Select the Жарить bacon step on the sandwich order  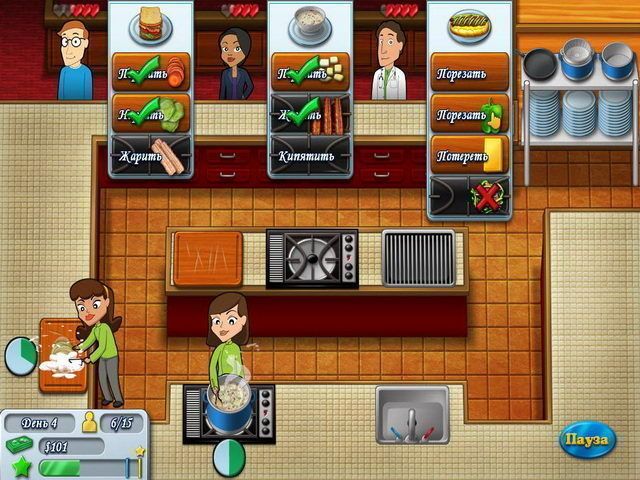pos(151,156)
